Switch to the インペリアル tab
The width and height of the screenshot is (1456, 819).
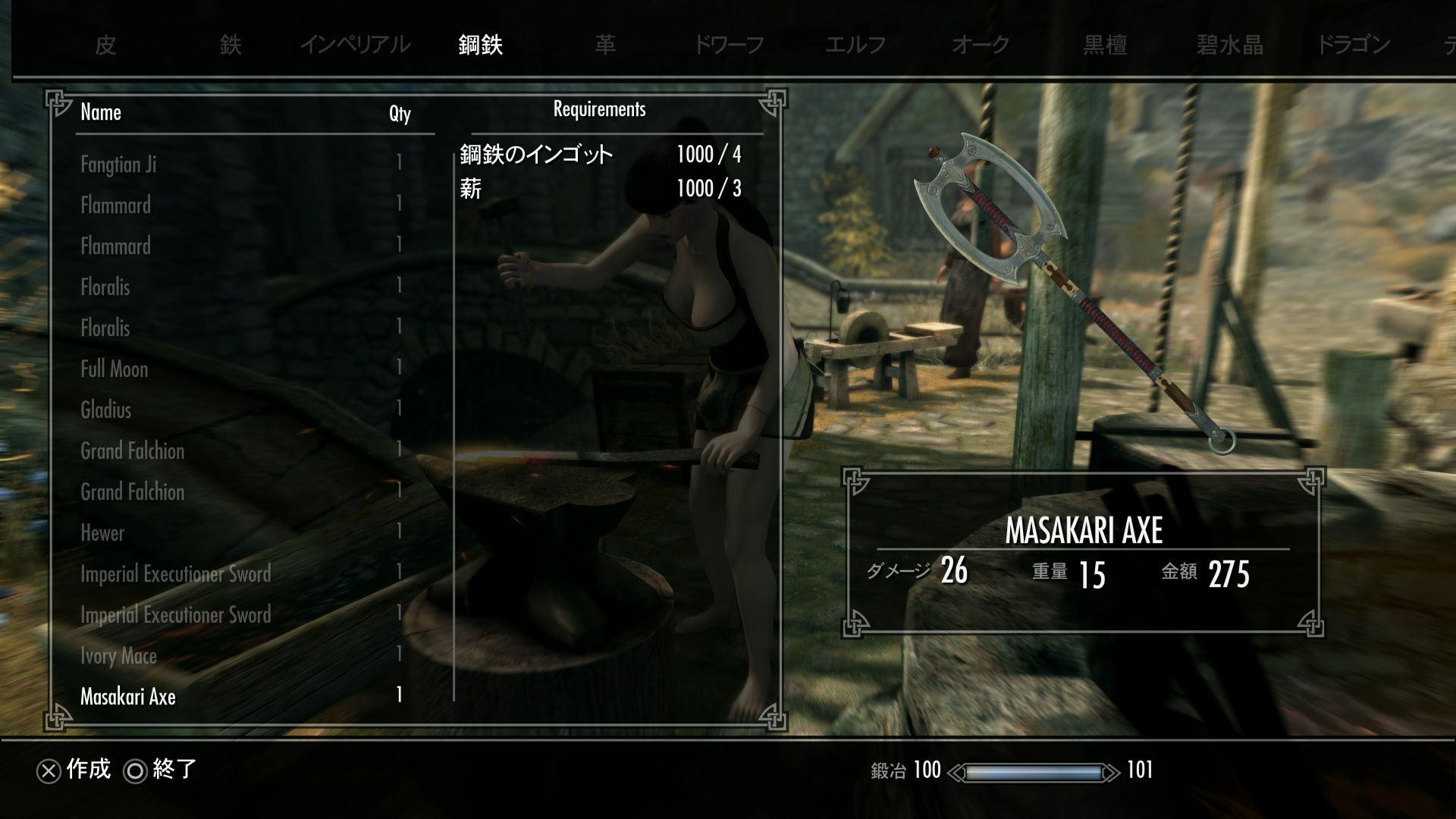[355, 45]
